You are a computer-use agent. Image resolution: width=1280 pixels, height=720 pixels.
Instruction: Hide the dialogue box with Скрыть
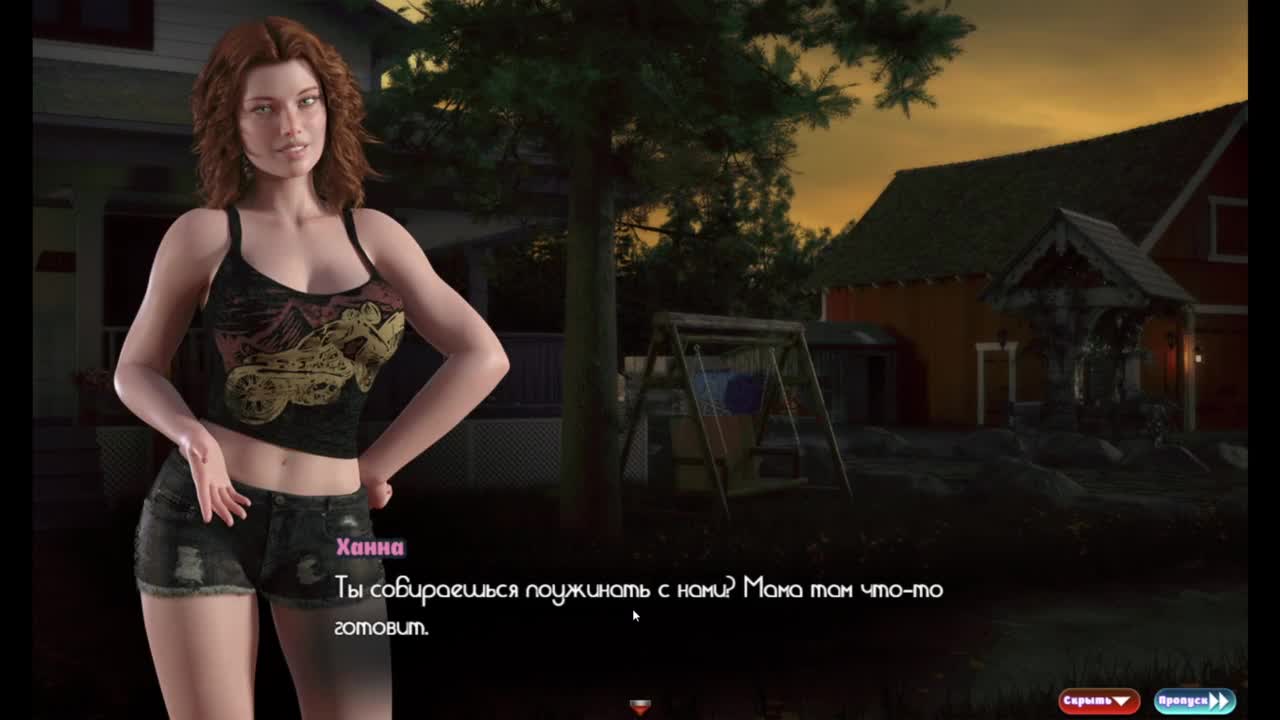(1098, 701)
